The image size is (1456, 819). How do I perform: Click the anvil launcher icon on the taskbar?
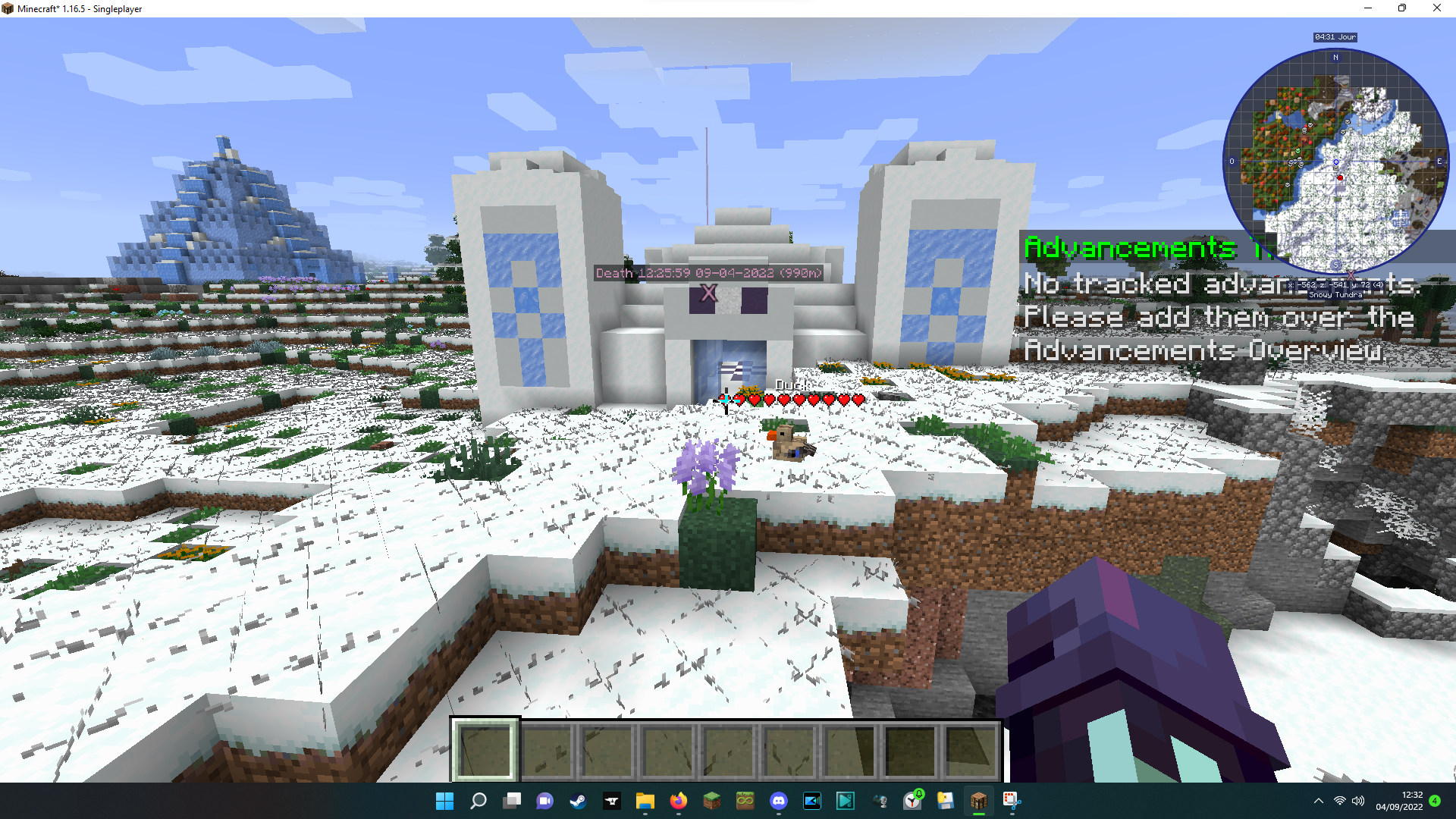[x=612, y=802]
